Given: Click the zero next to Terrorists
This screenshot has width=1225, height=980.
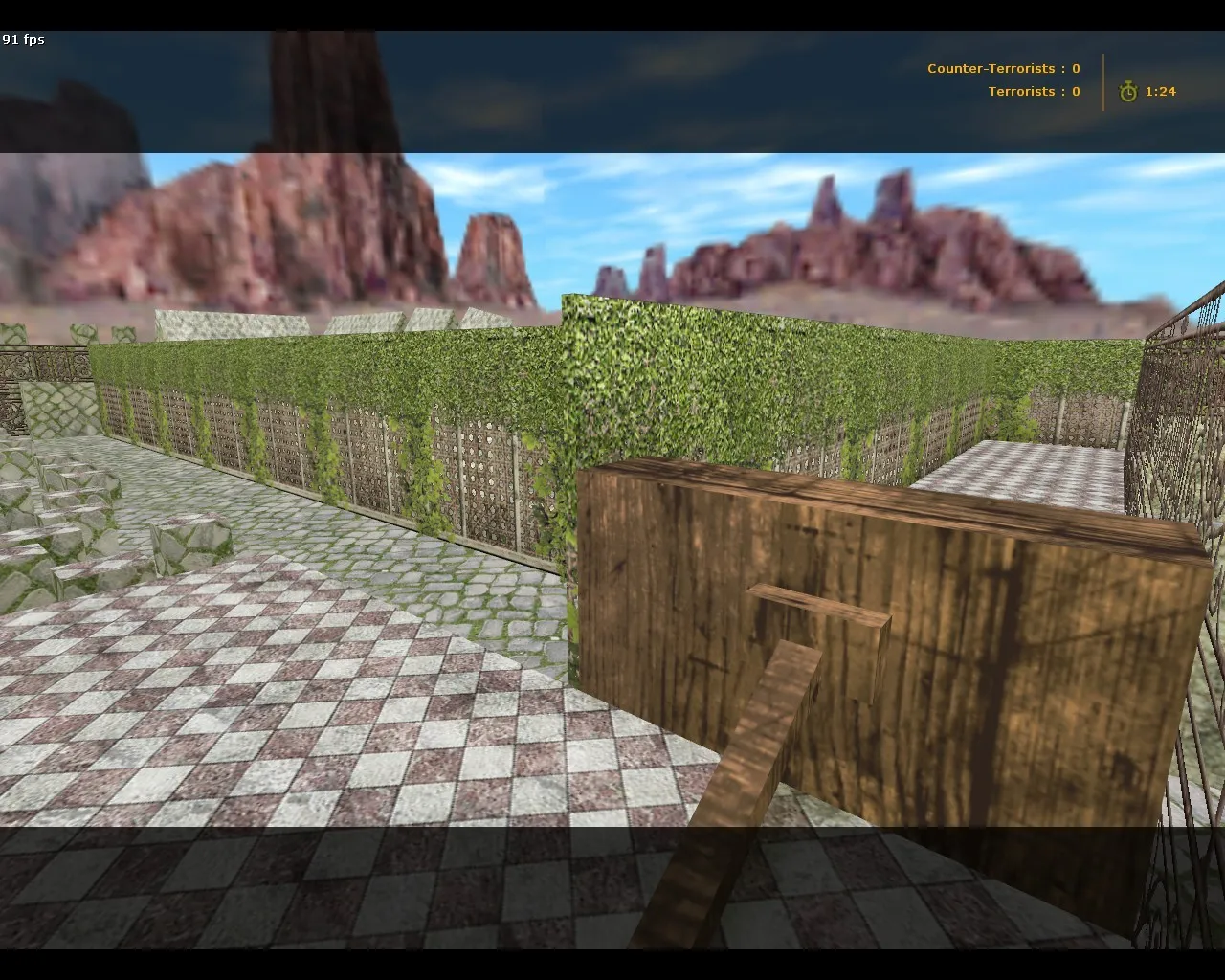Looking at the screenshot, I should point(1074,91).
